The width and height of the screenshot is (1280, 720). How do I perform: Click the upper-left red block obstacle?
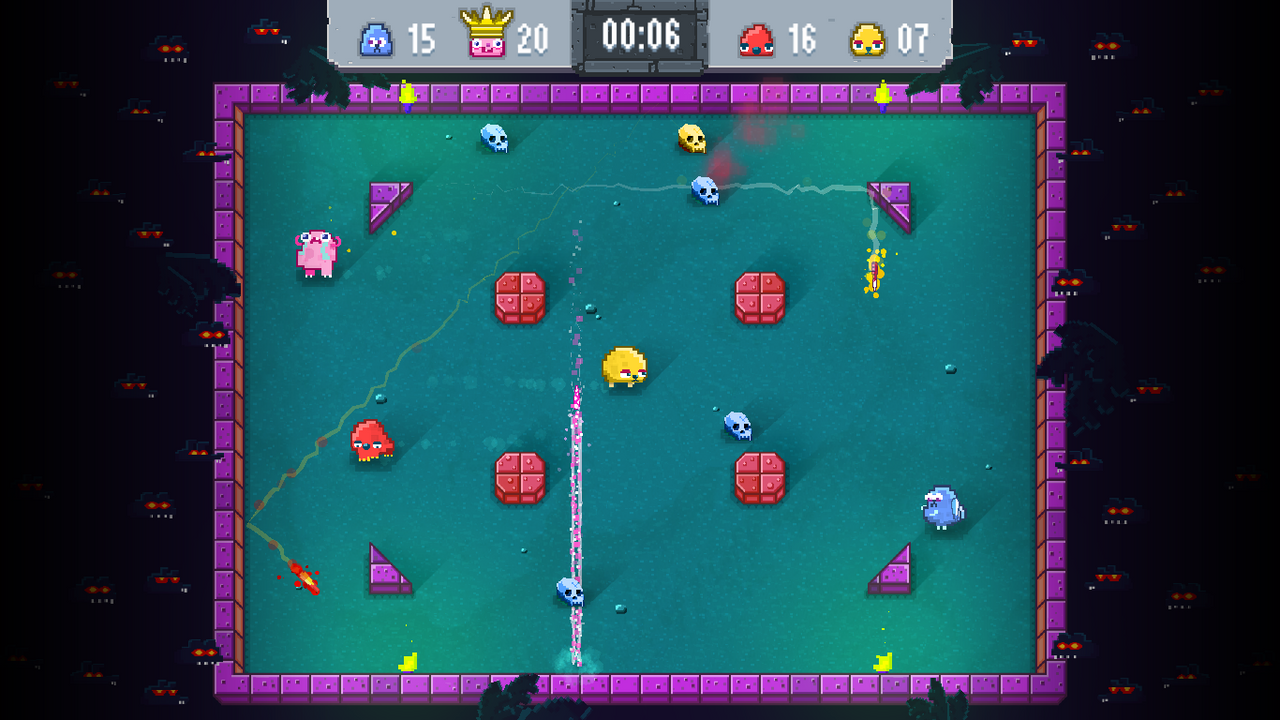click(x=518, y=298)
